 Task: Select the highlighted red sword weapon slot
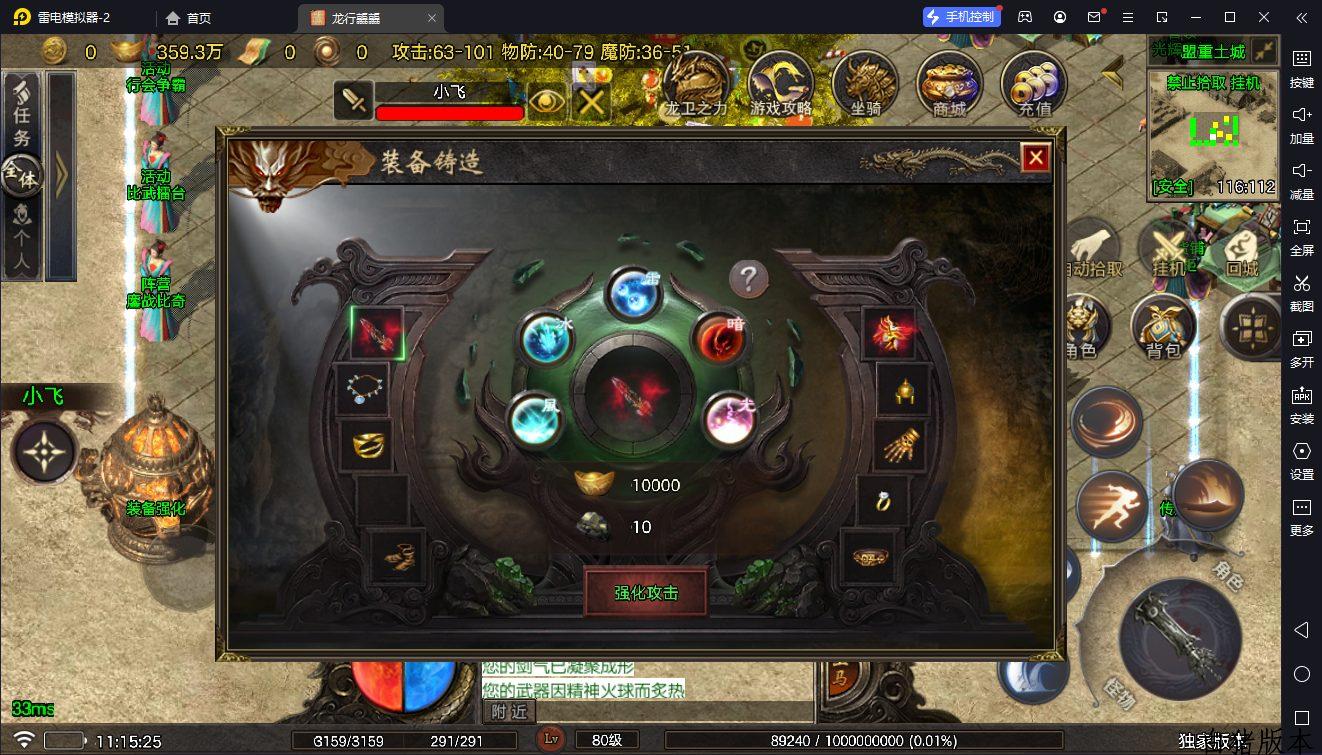coord(377,332)
